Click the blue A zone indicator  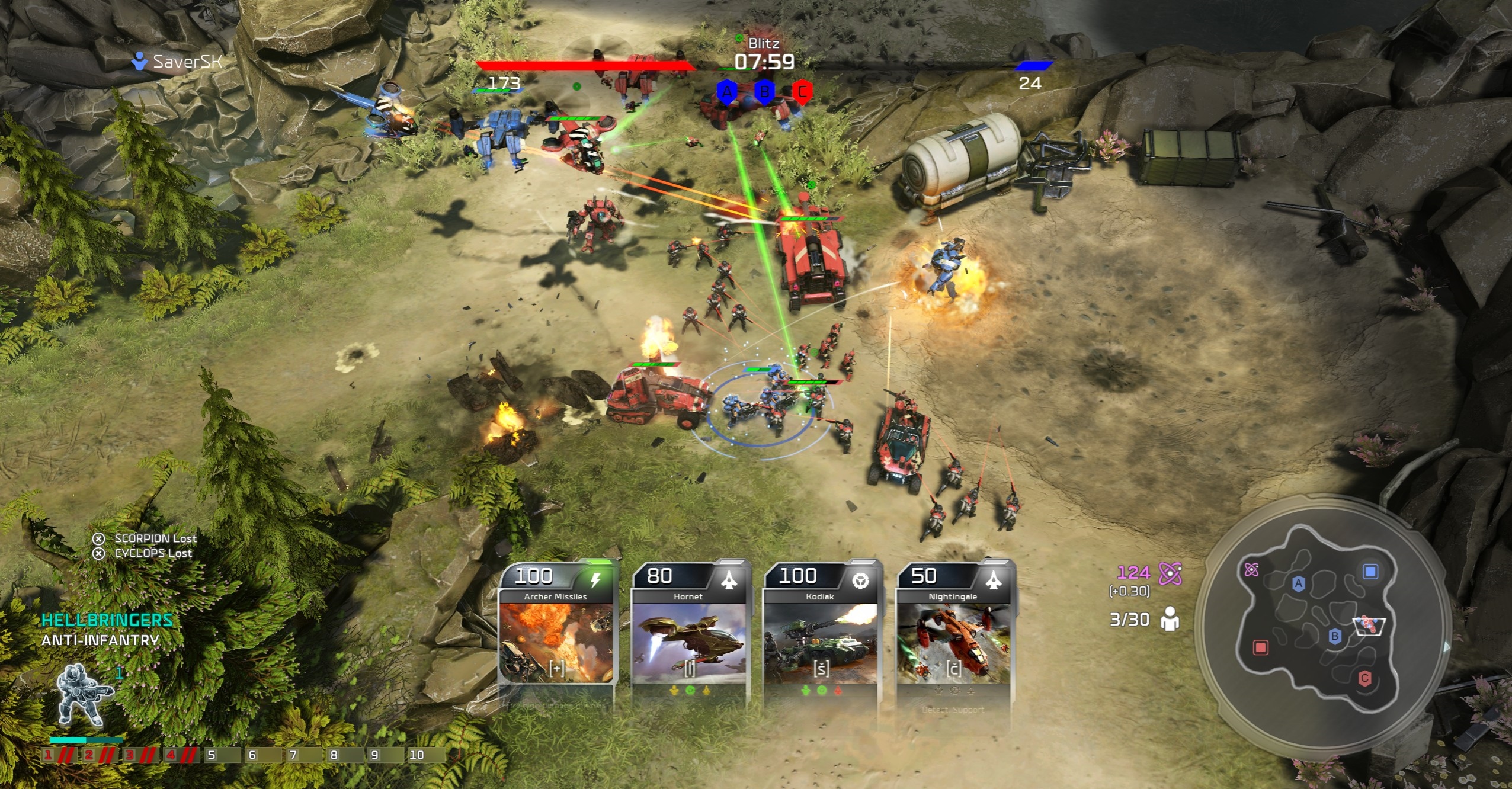[726, 92]
